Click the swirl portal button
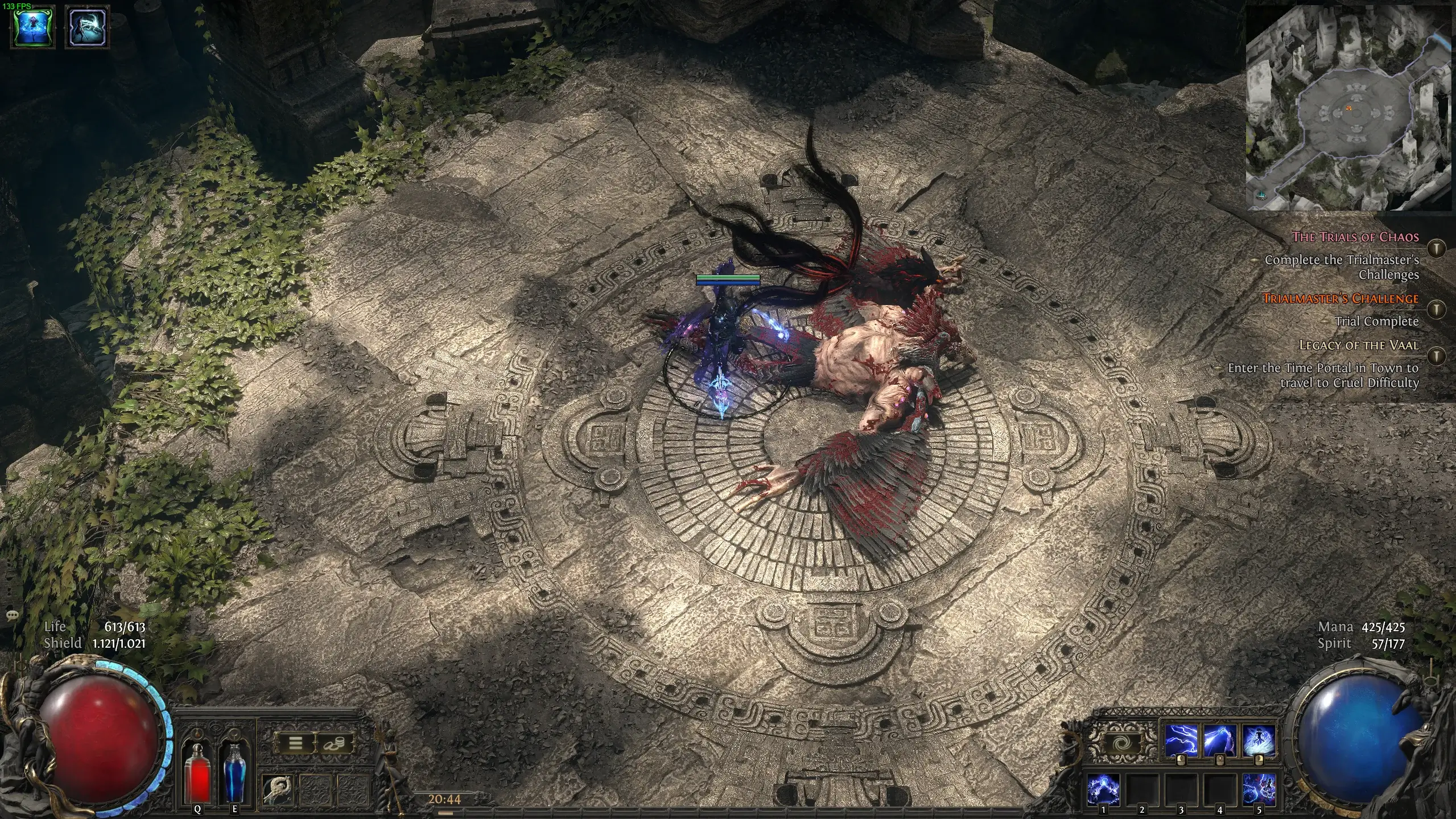1456x819 pixels. [1122, 743]
